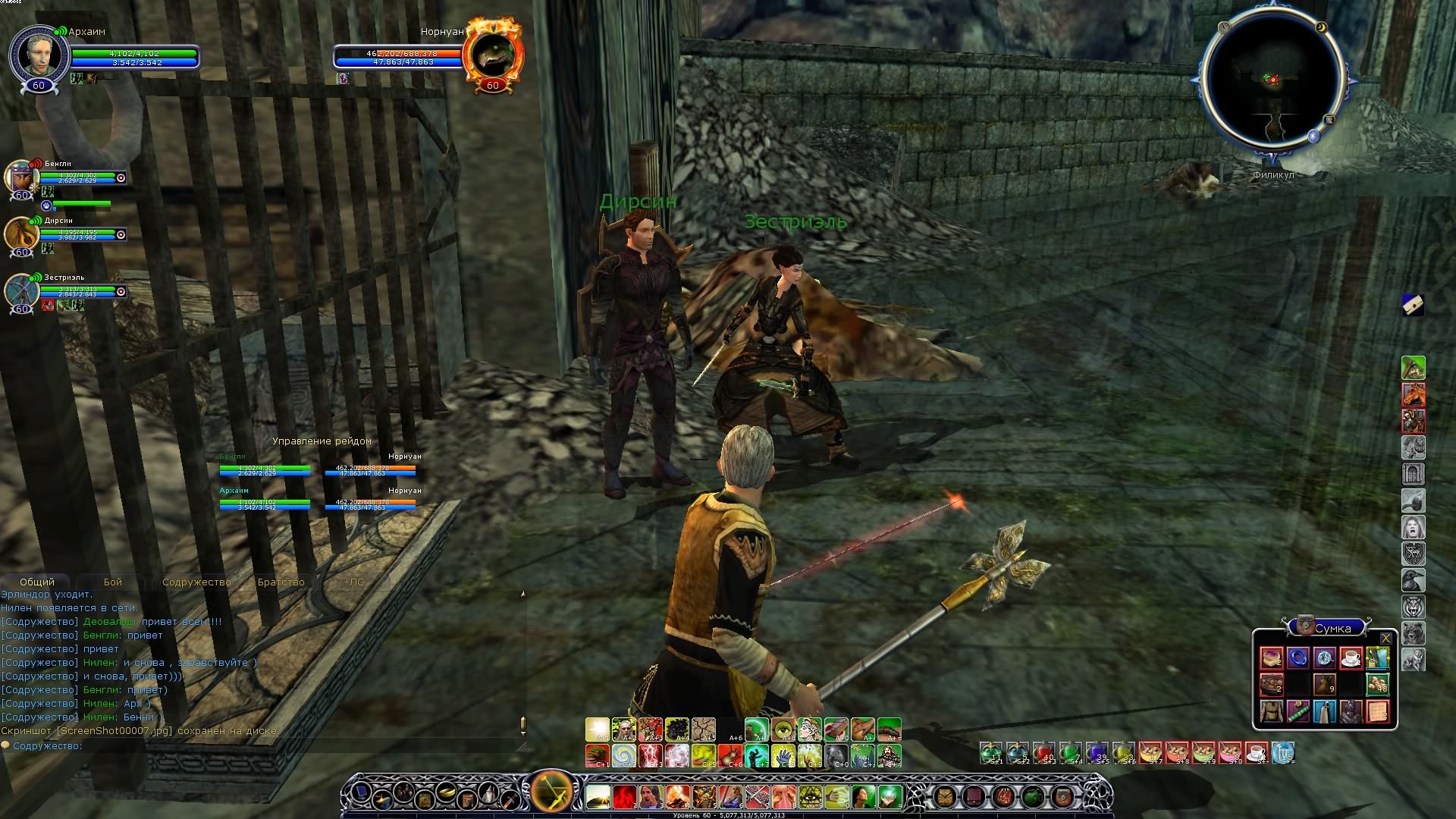1456x819 pixels.
Task: Drink the blue potion quickslot
Action: pos(1097,752)
